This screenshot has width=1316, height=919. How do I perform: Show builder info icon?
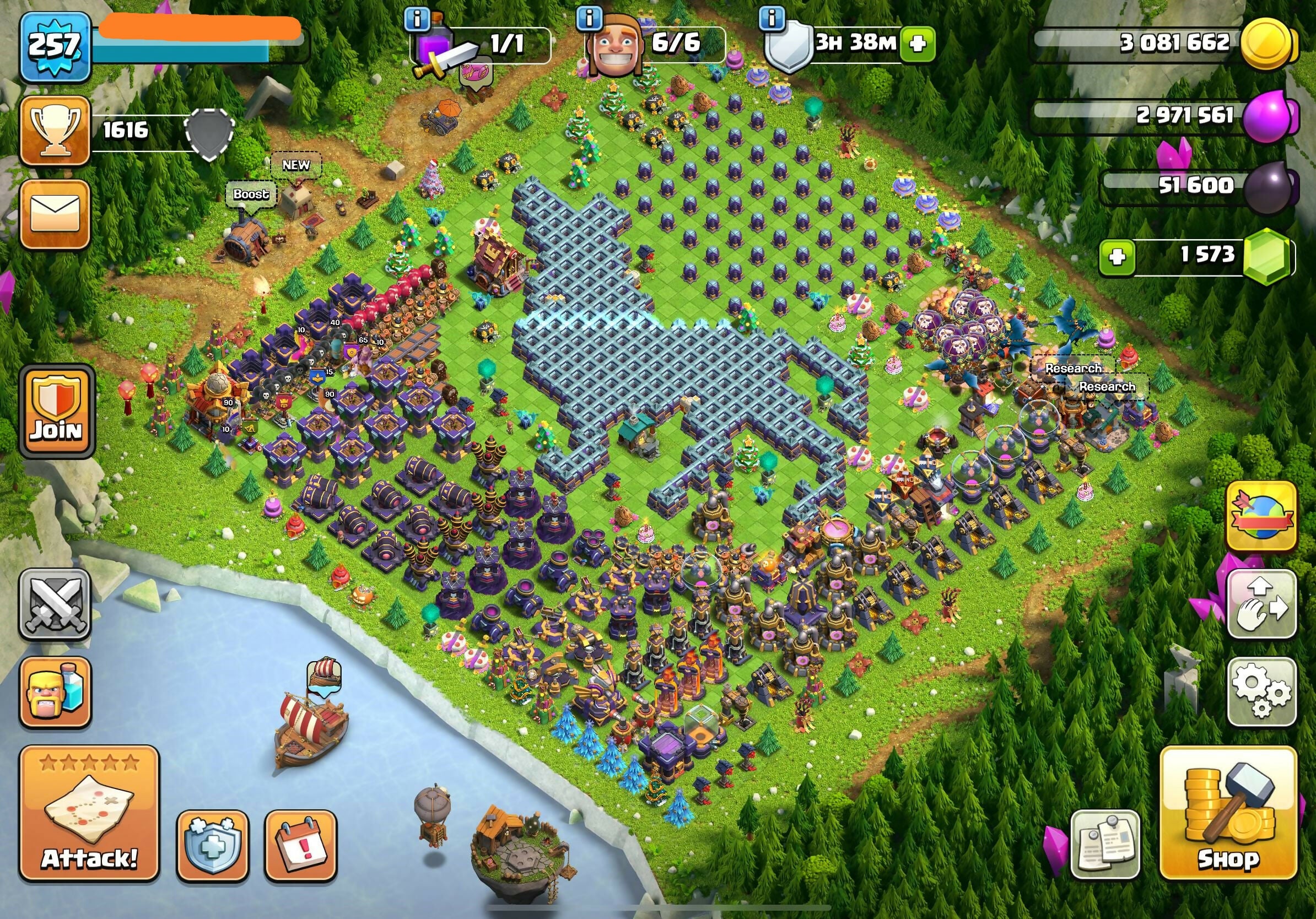coord(589,19)
